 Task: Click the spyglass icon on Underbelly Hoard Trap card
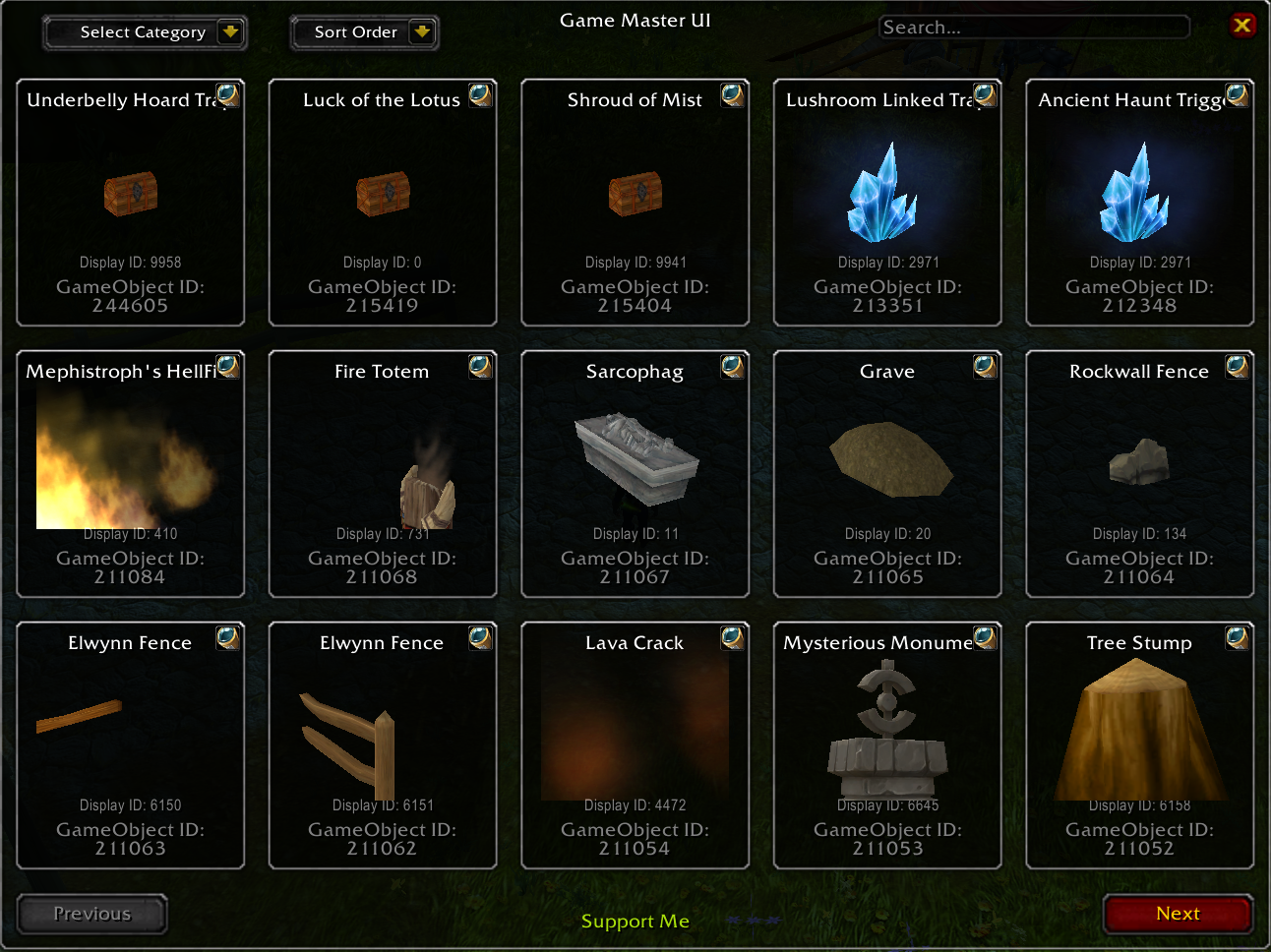(229, 95)
